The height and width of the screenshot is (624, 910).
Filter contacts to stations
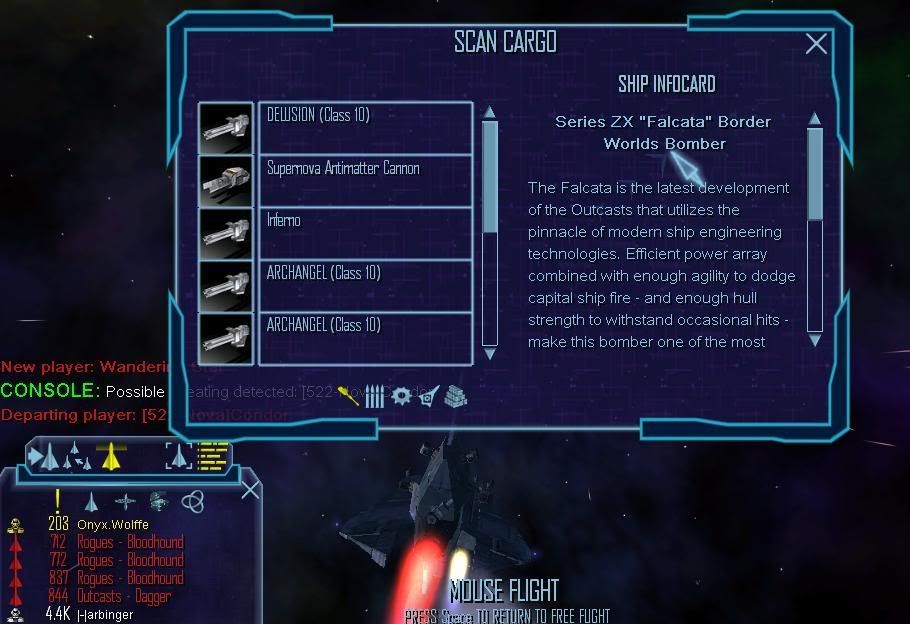point(158,501)
